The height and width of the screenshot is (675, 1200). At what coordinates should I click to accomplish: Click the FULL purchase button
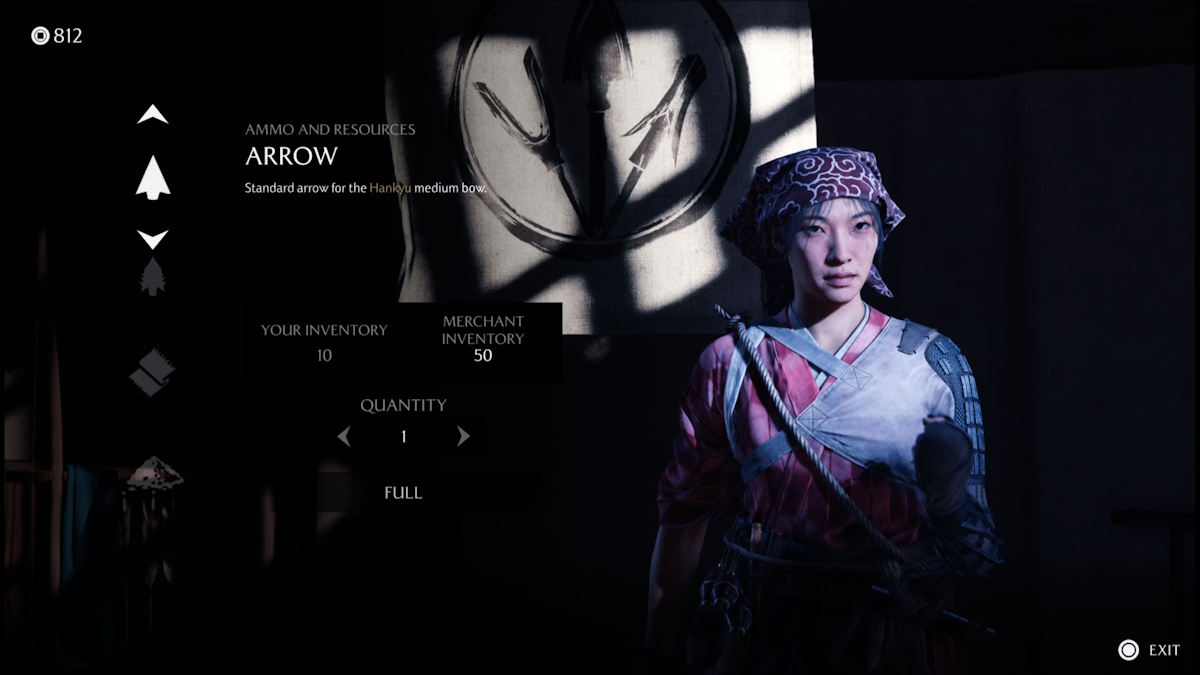403,492
